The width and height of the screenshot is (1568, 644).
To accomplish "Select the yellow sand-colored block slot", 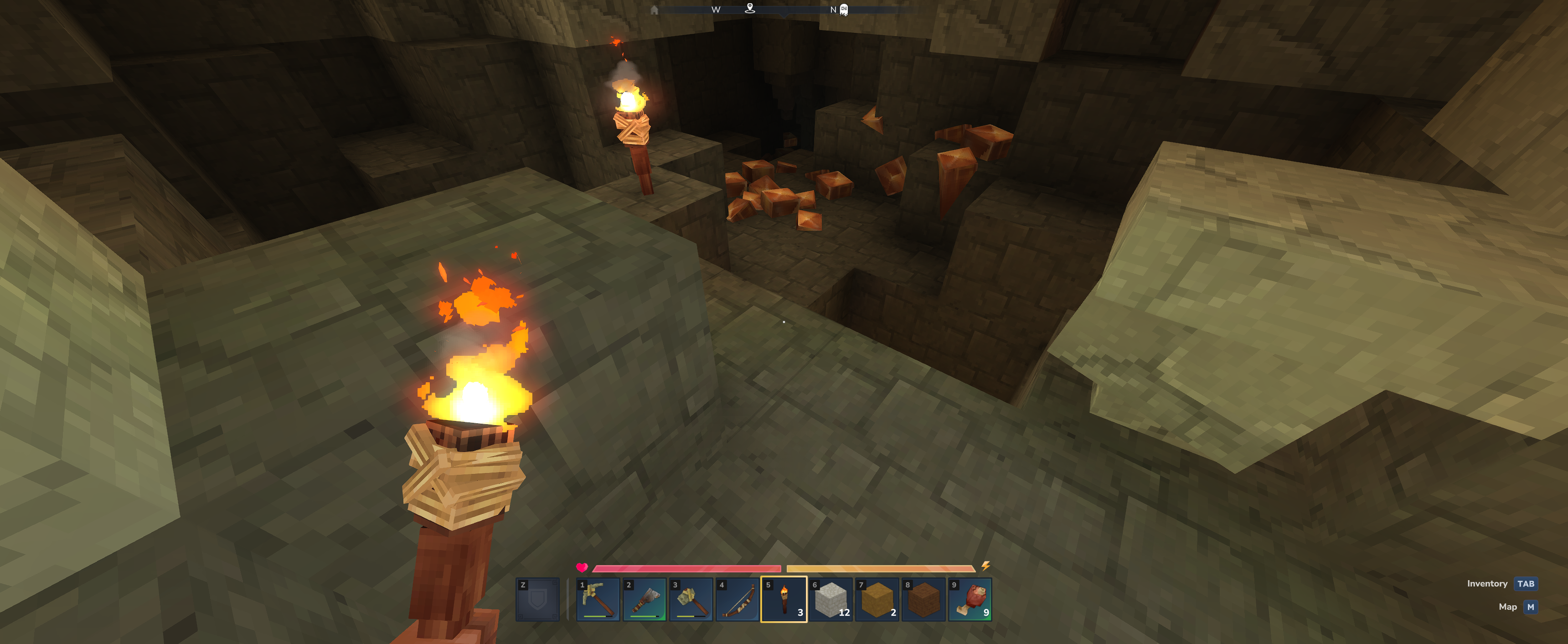I will pyautogui.click(x=877, y=599).
